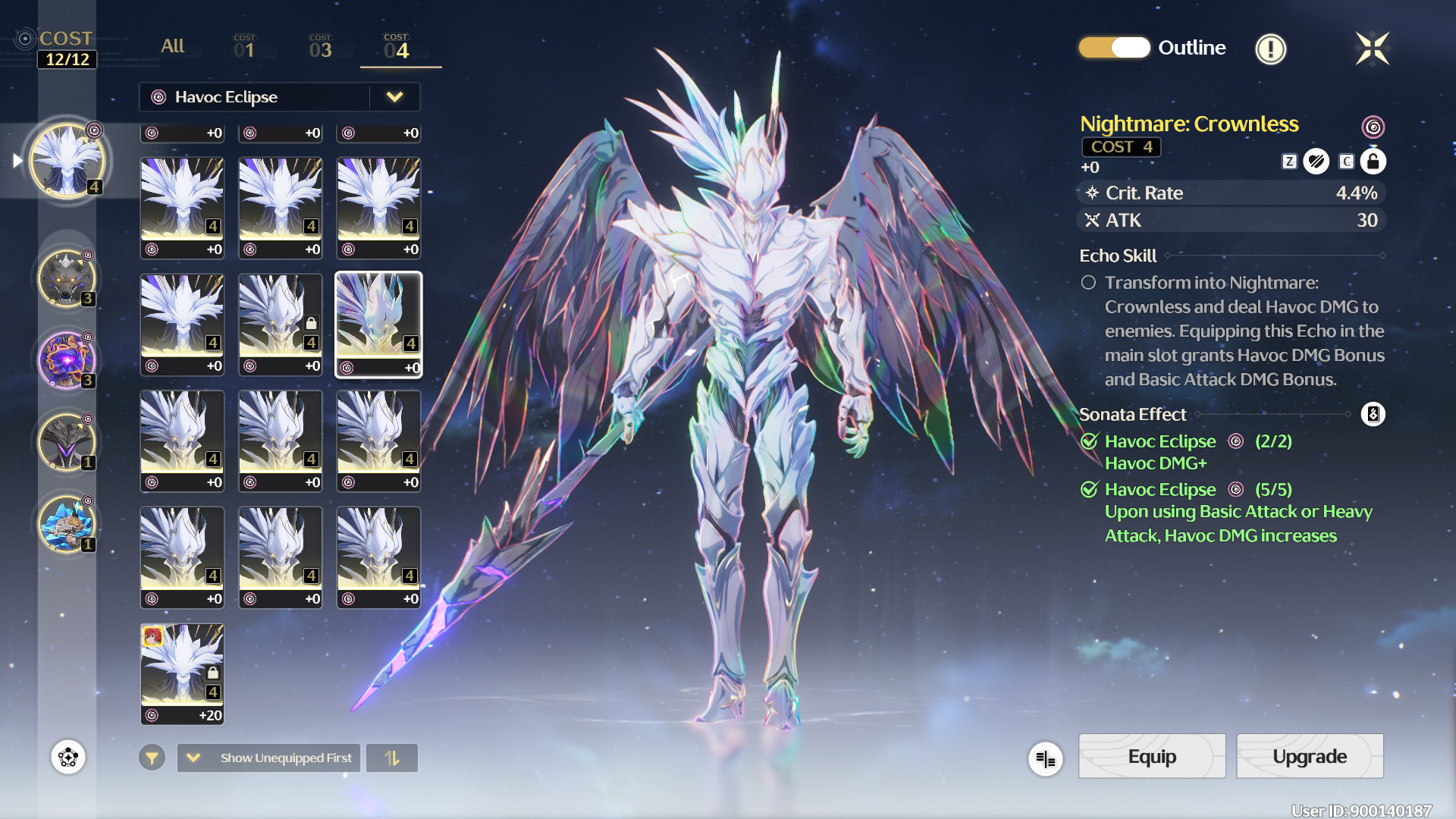This screenshot has width=1456, height=819.
Task: Close the echo menu with the X
Action: tap(1372, 49)
